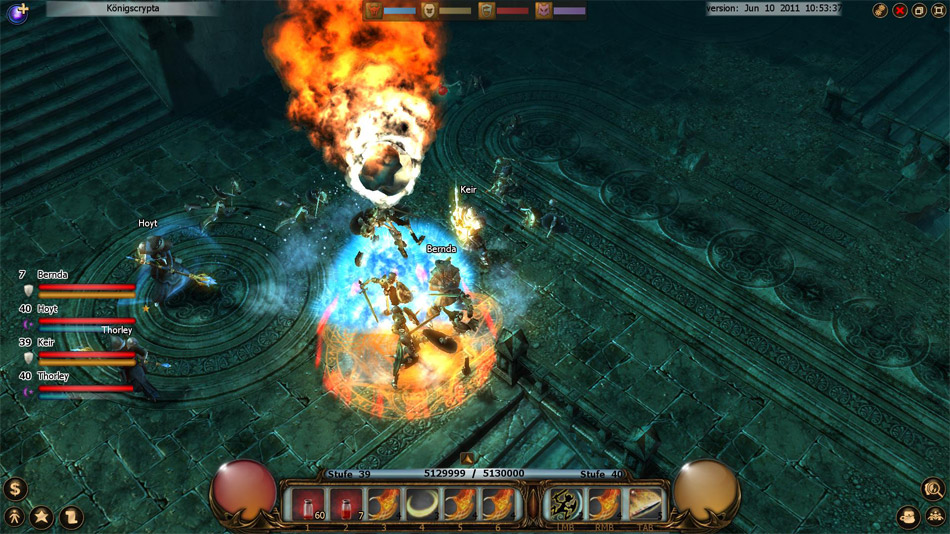This screenshot has height=534, width=950.
Task: Select party member Thorley in party list
Action: [x=53, y=376]
